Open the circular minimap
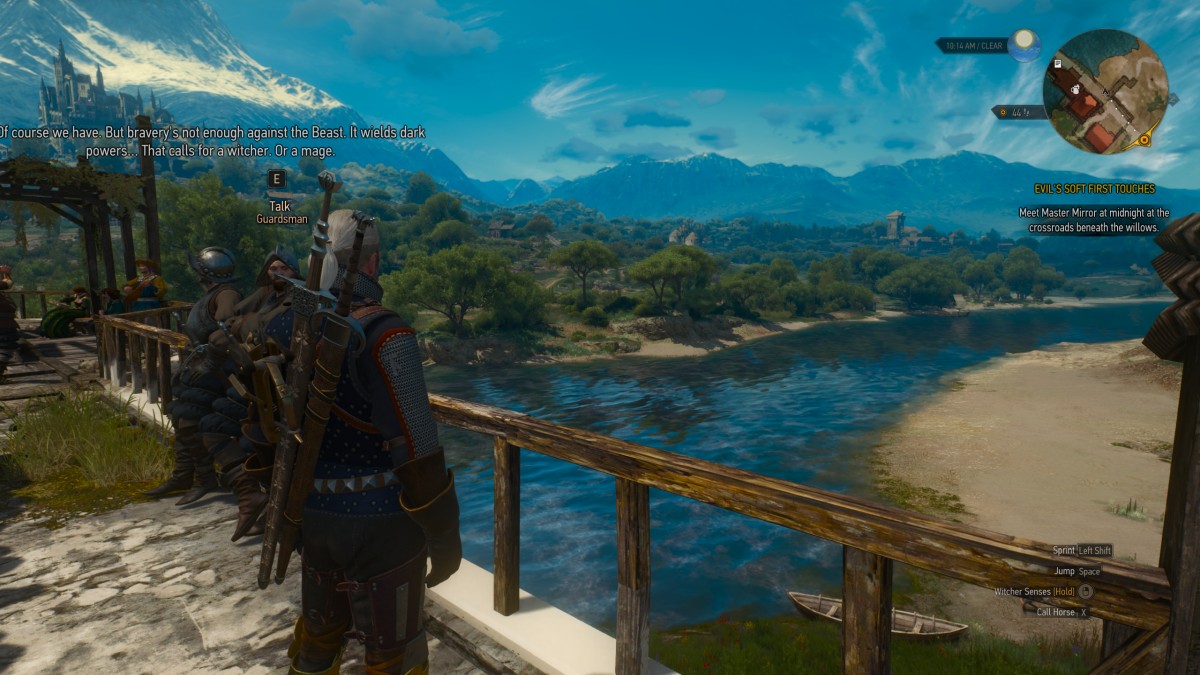The image size is (1200, 675). [1105, 91]
